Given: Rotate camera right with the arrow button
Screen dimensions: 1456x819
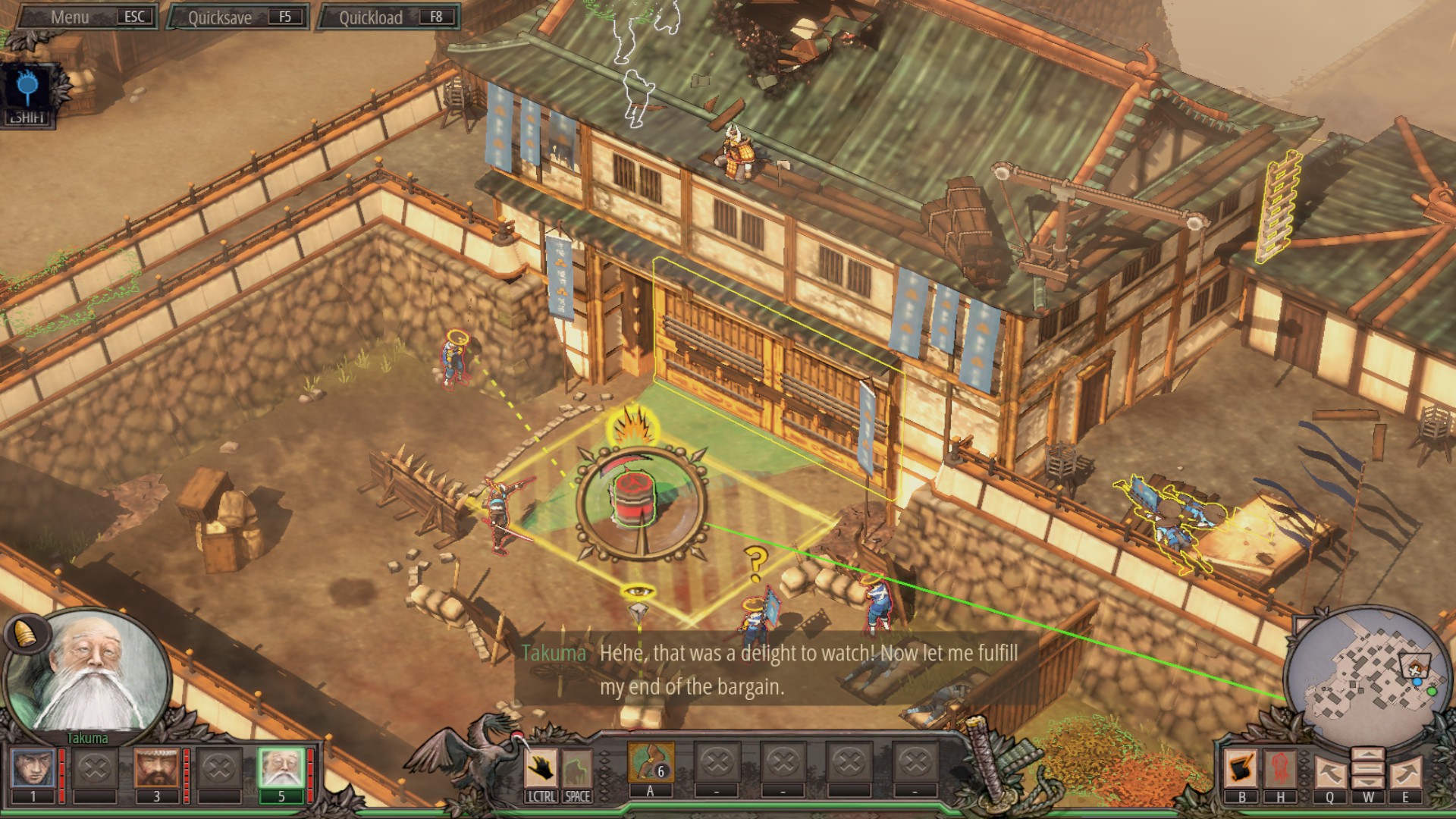Looking at the screenshot, I should point(1404,772).
